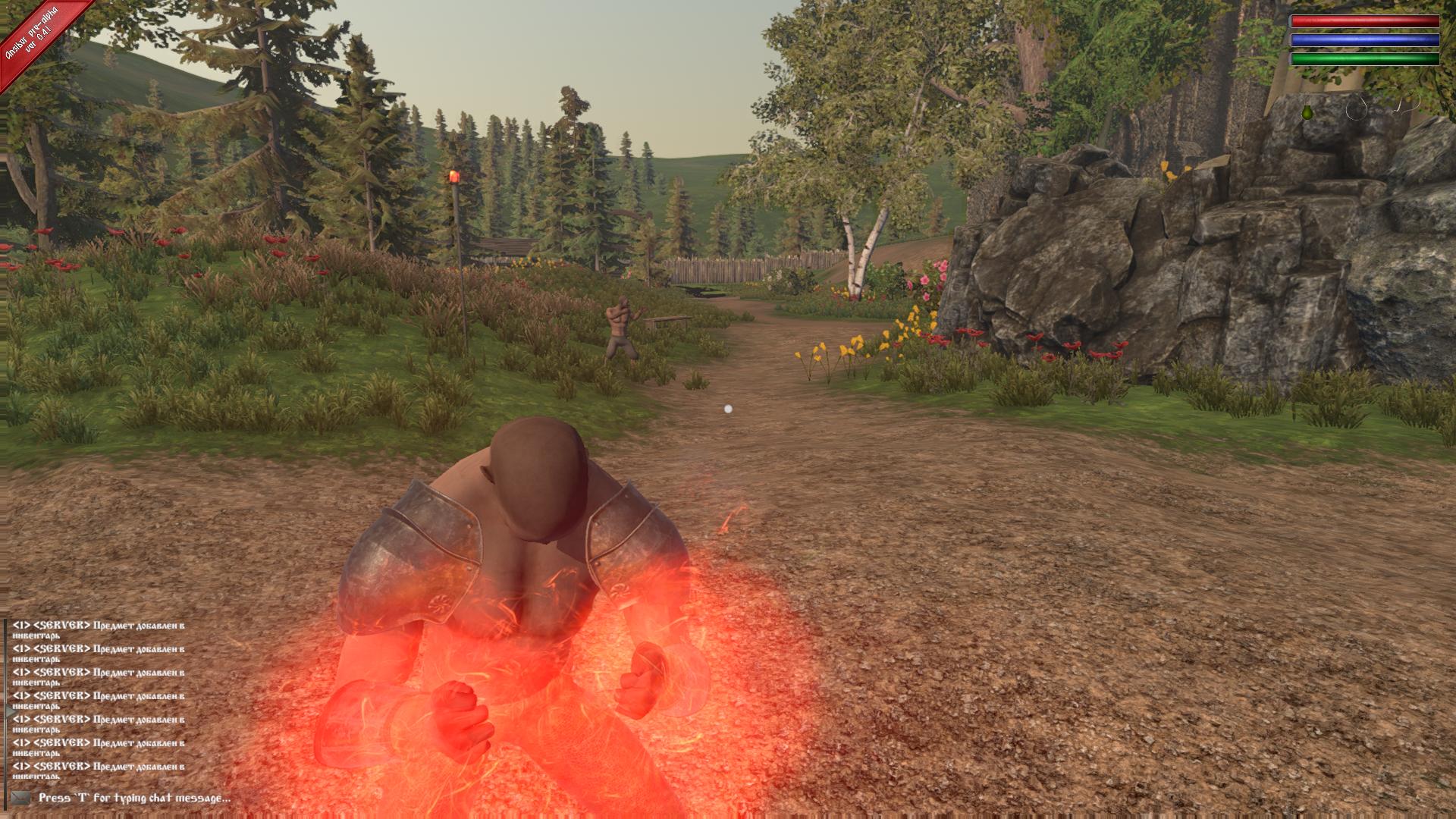Click the envelope icon beside the chat box

click(20, 798)
